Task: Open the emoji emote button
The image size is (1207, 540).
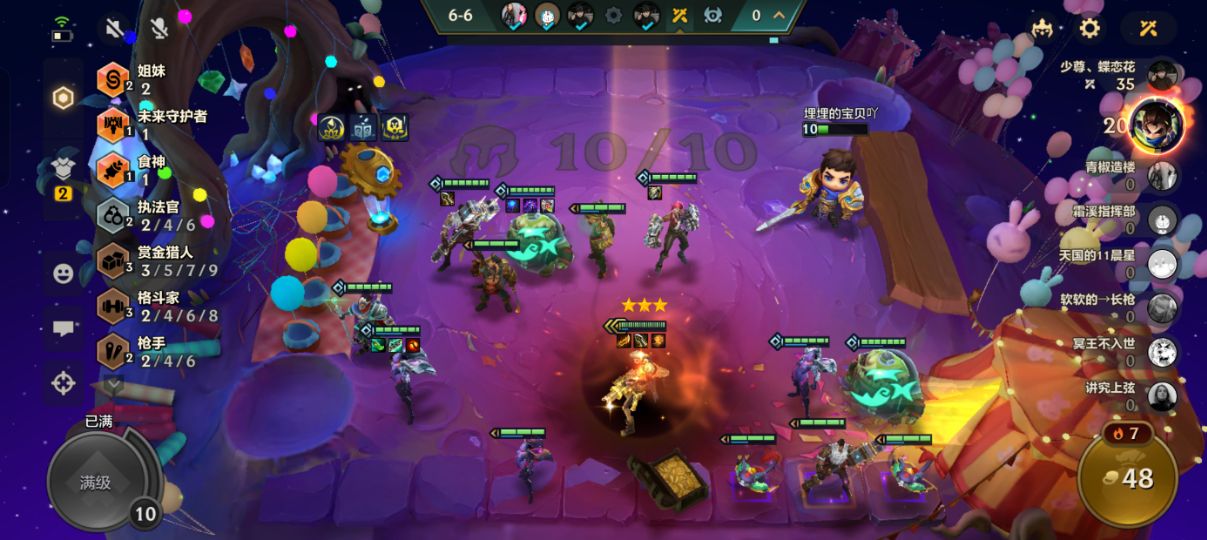Action: pos(63,272)
